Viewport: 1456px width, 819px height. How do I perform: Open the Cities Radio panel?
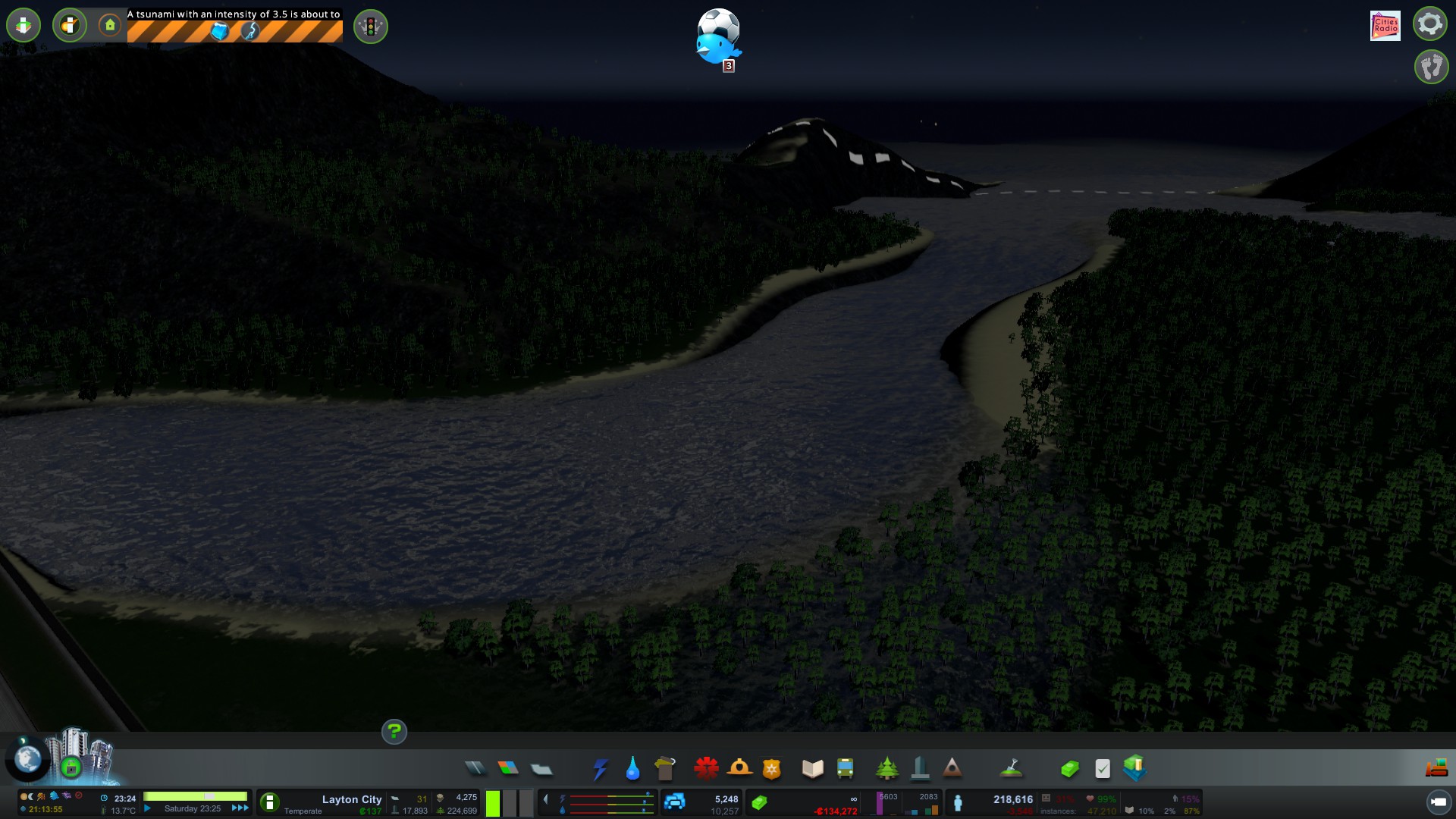(x=1385, y=26)
